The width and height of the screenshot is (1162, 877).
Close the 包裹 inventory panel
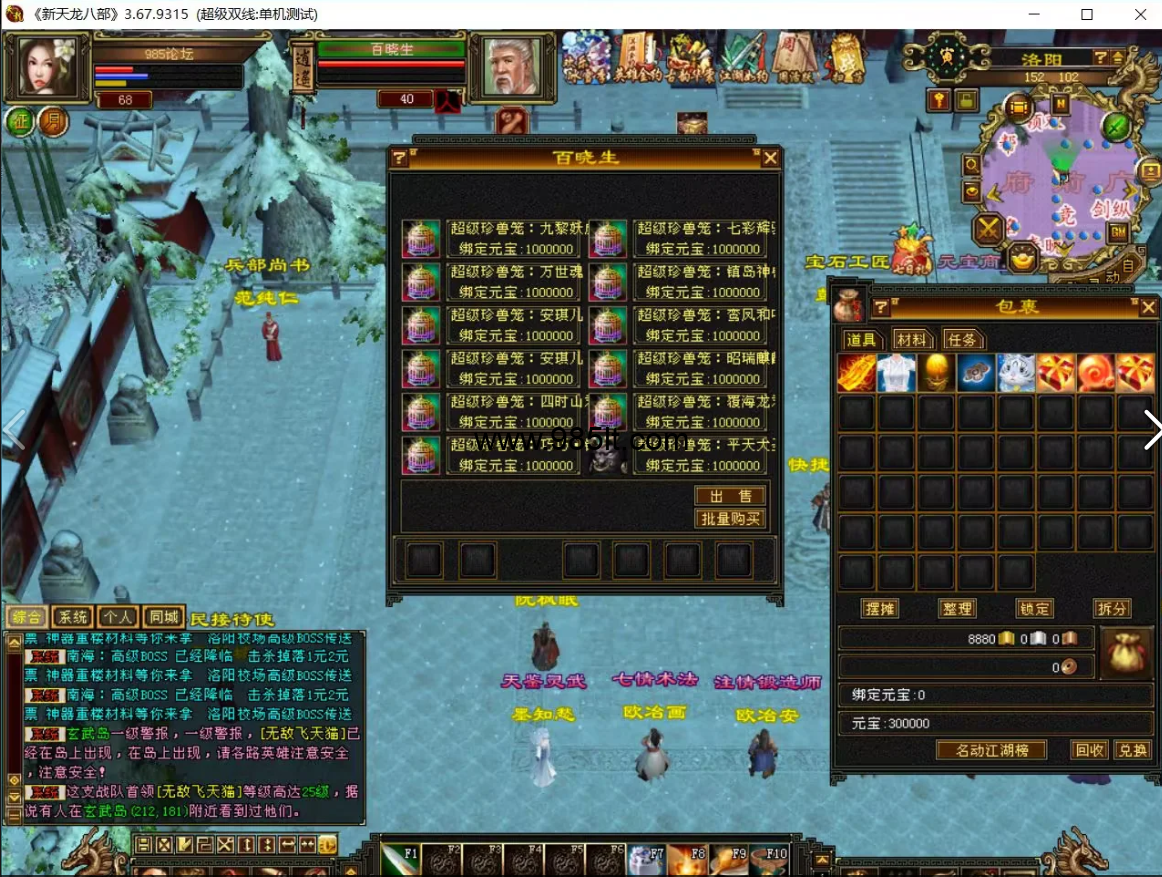click(1148, 307)
